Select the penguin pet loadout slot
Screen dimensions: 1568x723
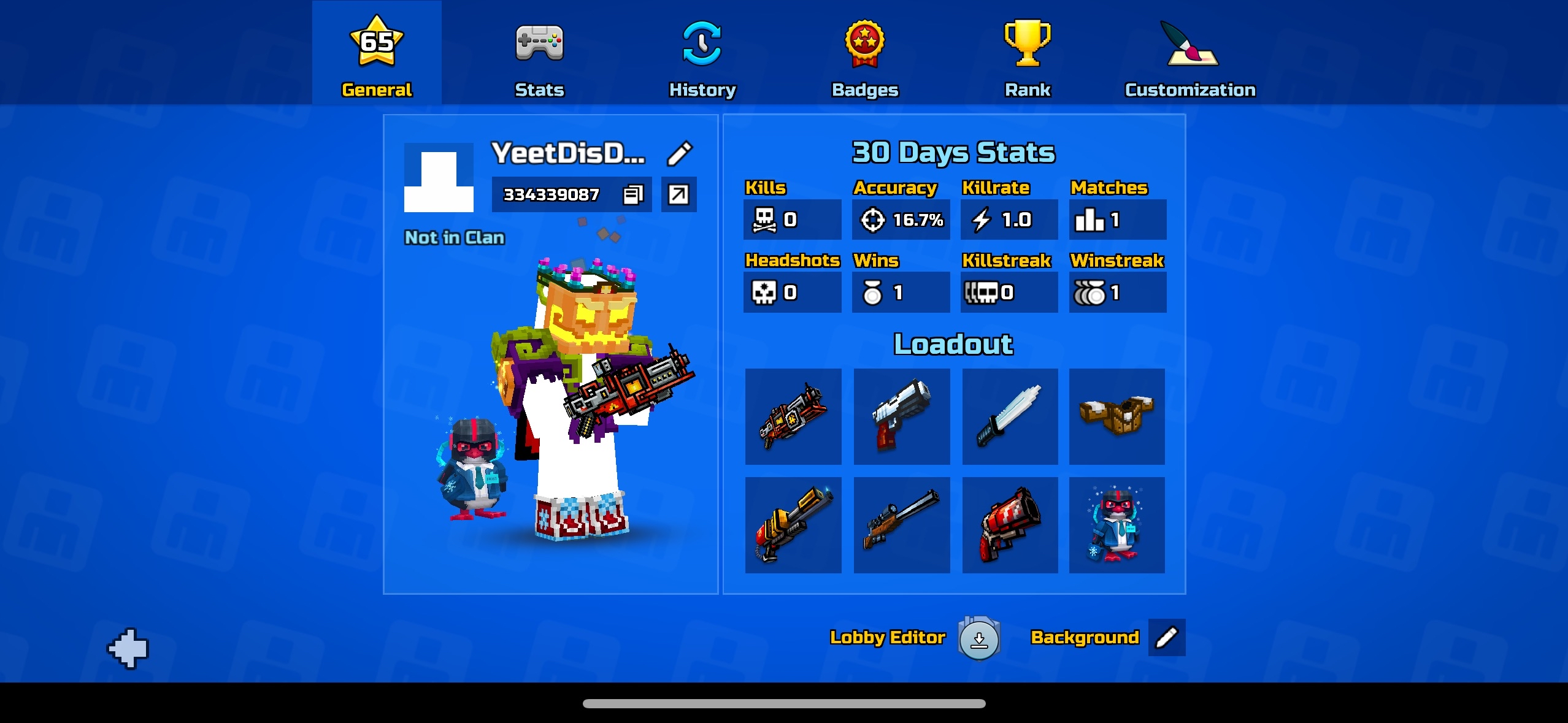[1116, 525]
